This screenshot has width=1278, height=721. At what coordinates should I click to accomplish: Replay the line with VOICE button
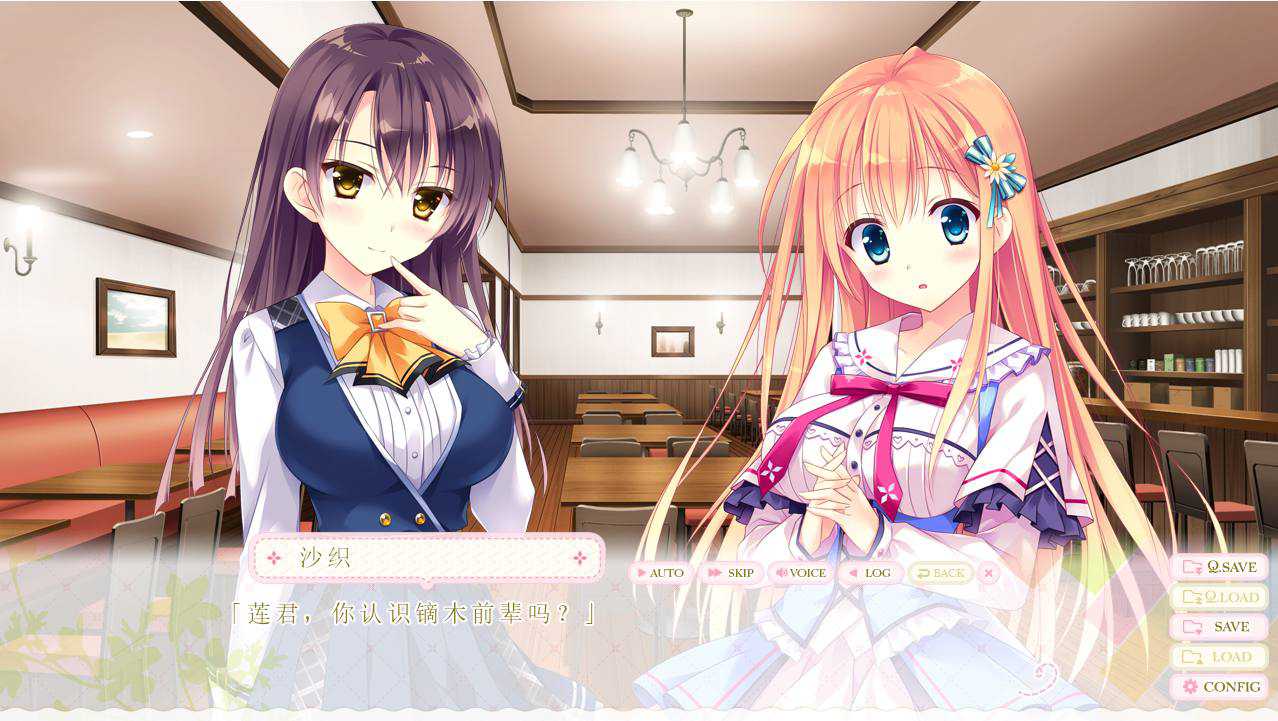[x=800, y=573]
